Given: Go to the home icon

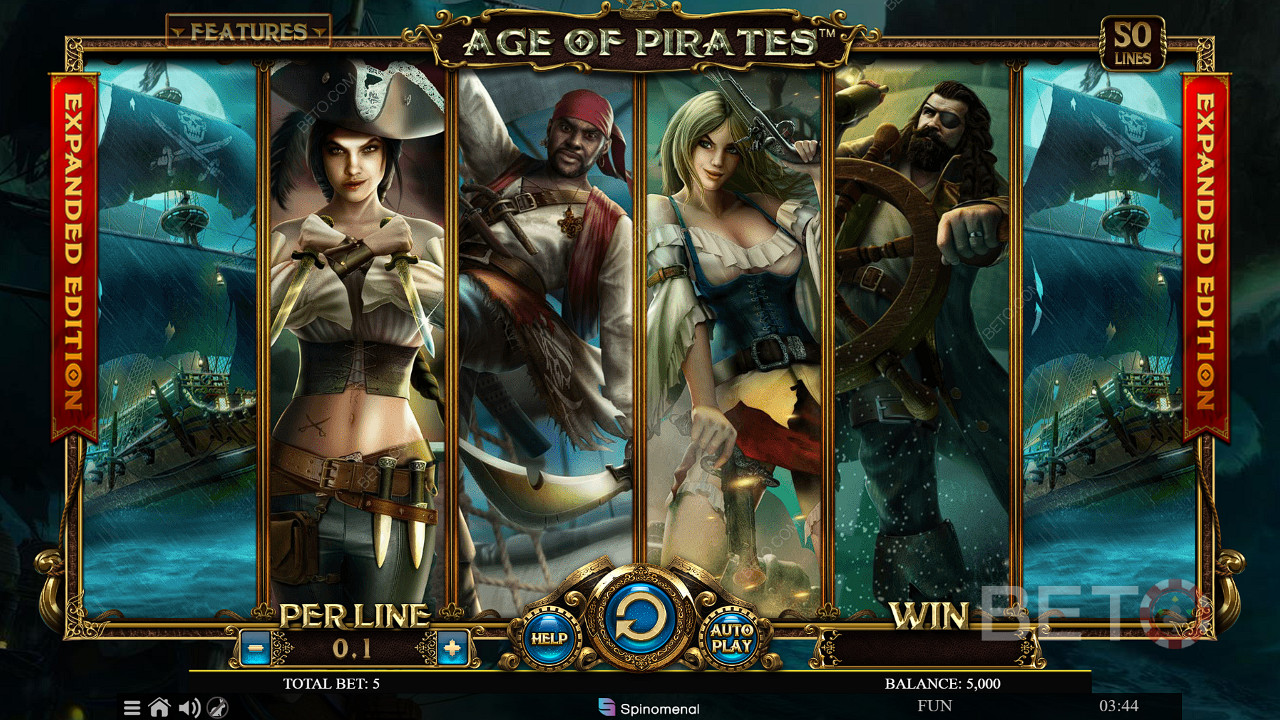Looking at the screenshot, I should click(x=159, y=708).
